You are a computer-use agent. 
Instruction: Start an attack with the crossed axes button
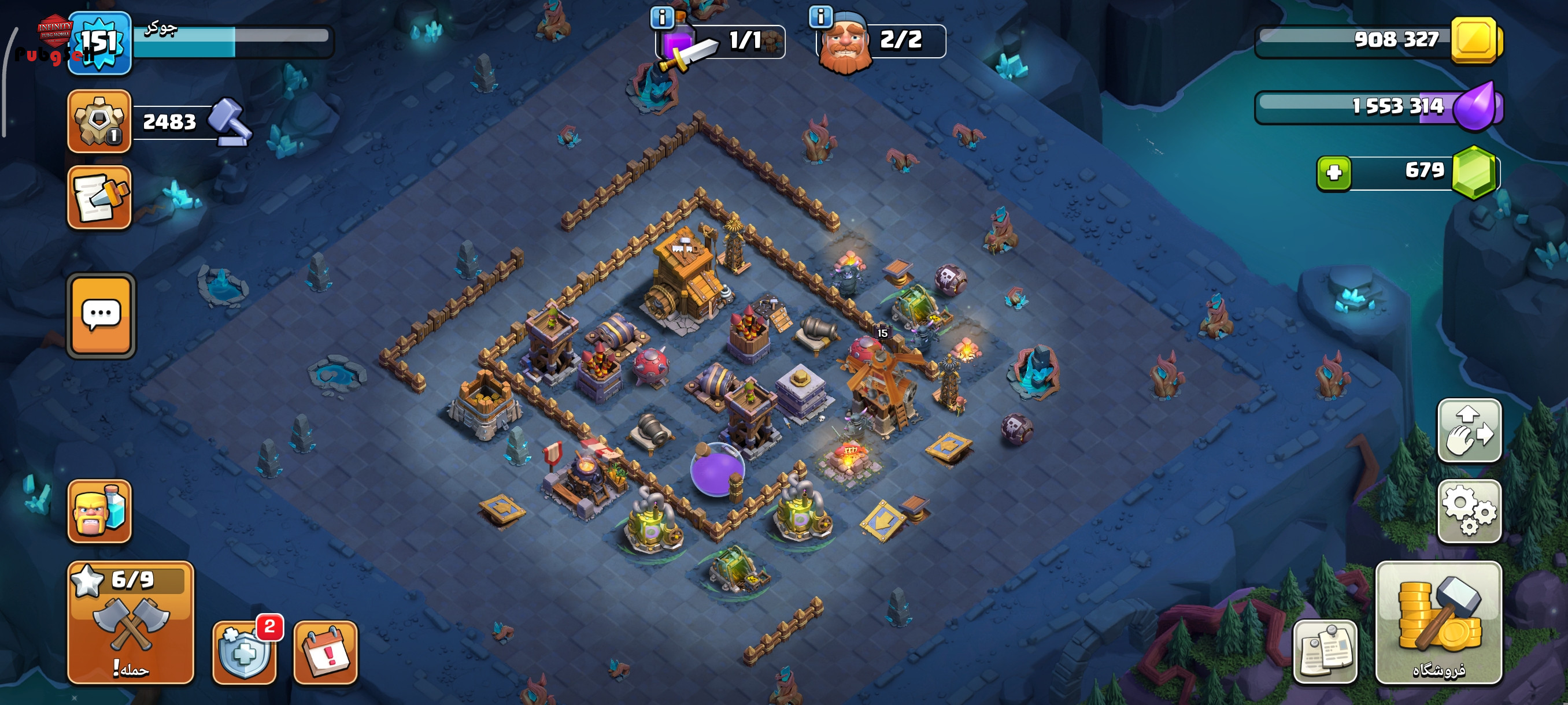pos(131,623)
